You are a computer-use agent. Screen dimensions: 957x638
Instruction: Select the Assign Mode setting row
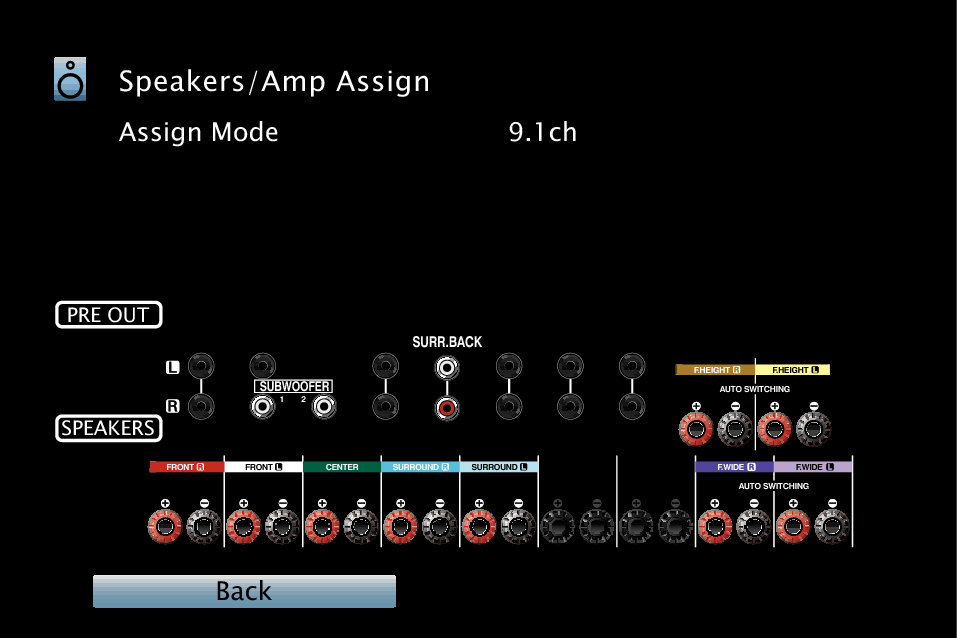pyautogui.click(x=199, y=132)
